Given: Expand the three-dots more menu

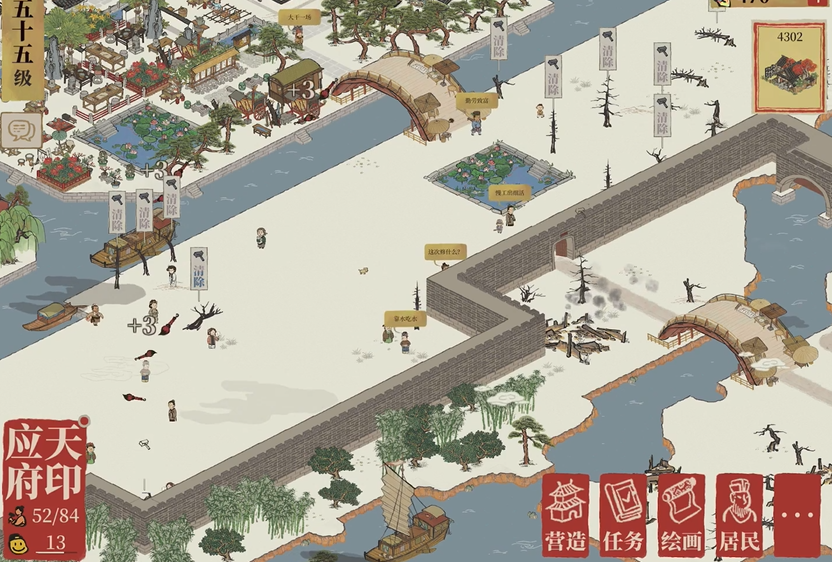Looking at the screenshot, I should [x=797, y=515].
